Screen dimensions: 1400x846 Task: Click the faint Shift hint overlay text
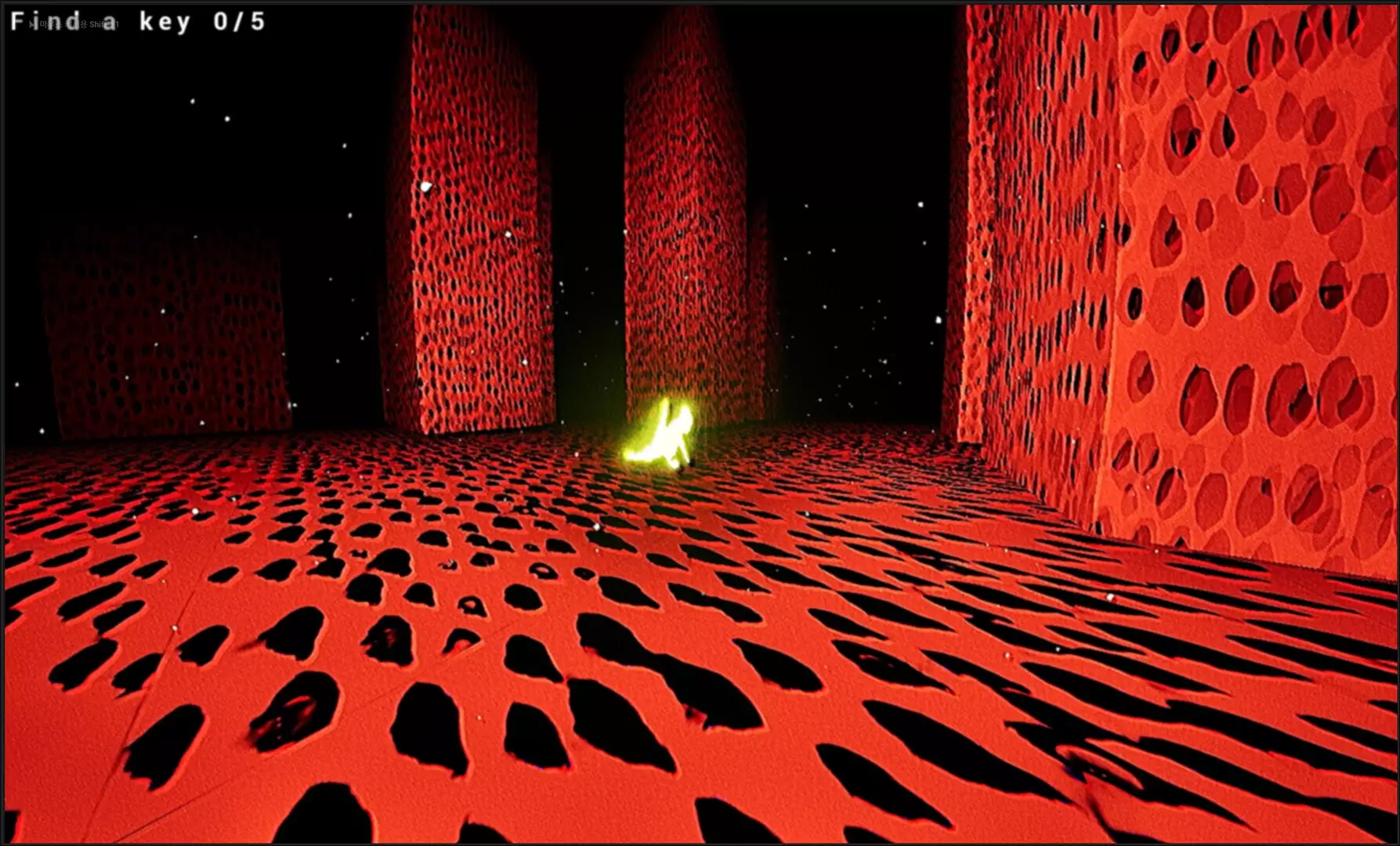(x=78, y=26)
